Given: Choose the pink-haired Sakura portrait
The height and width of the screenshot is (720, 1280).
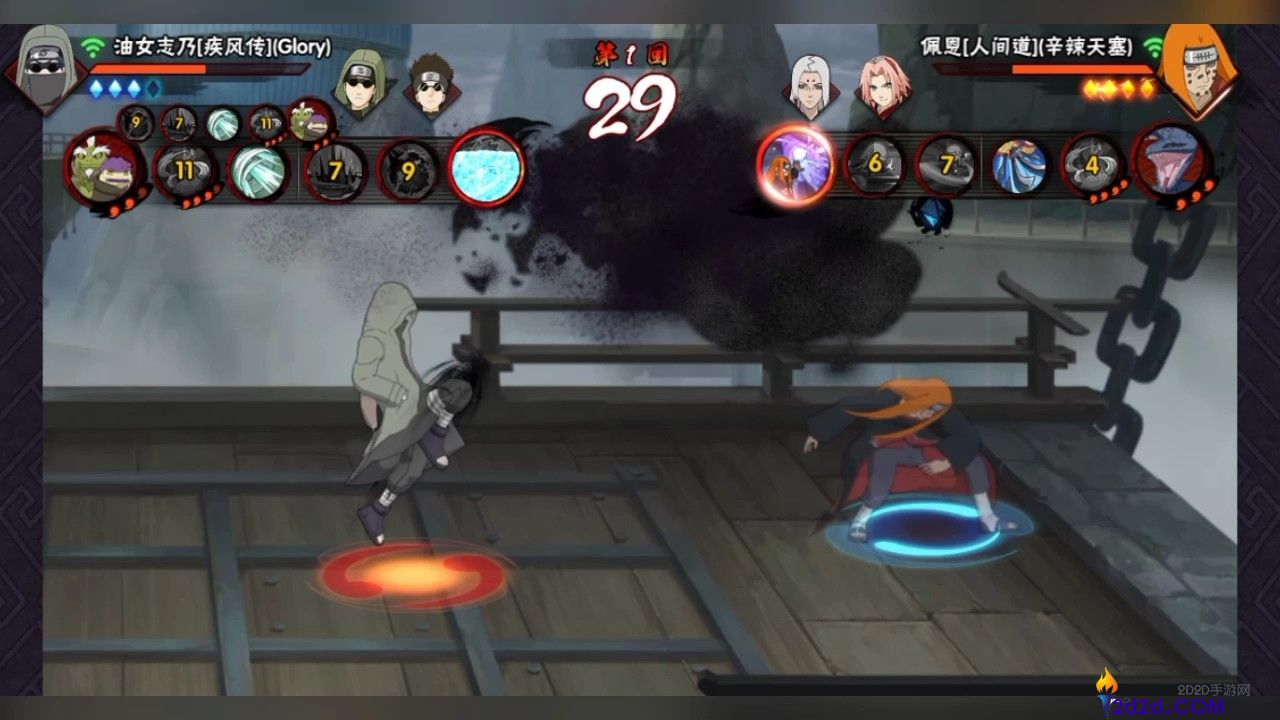Looking at the screenshot, I should [884, 84].
